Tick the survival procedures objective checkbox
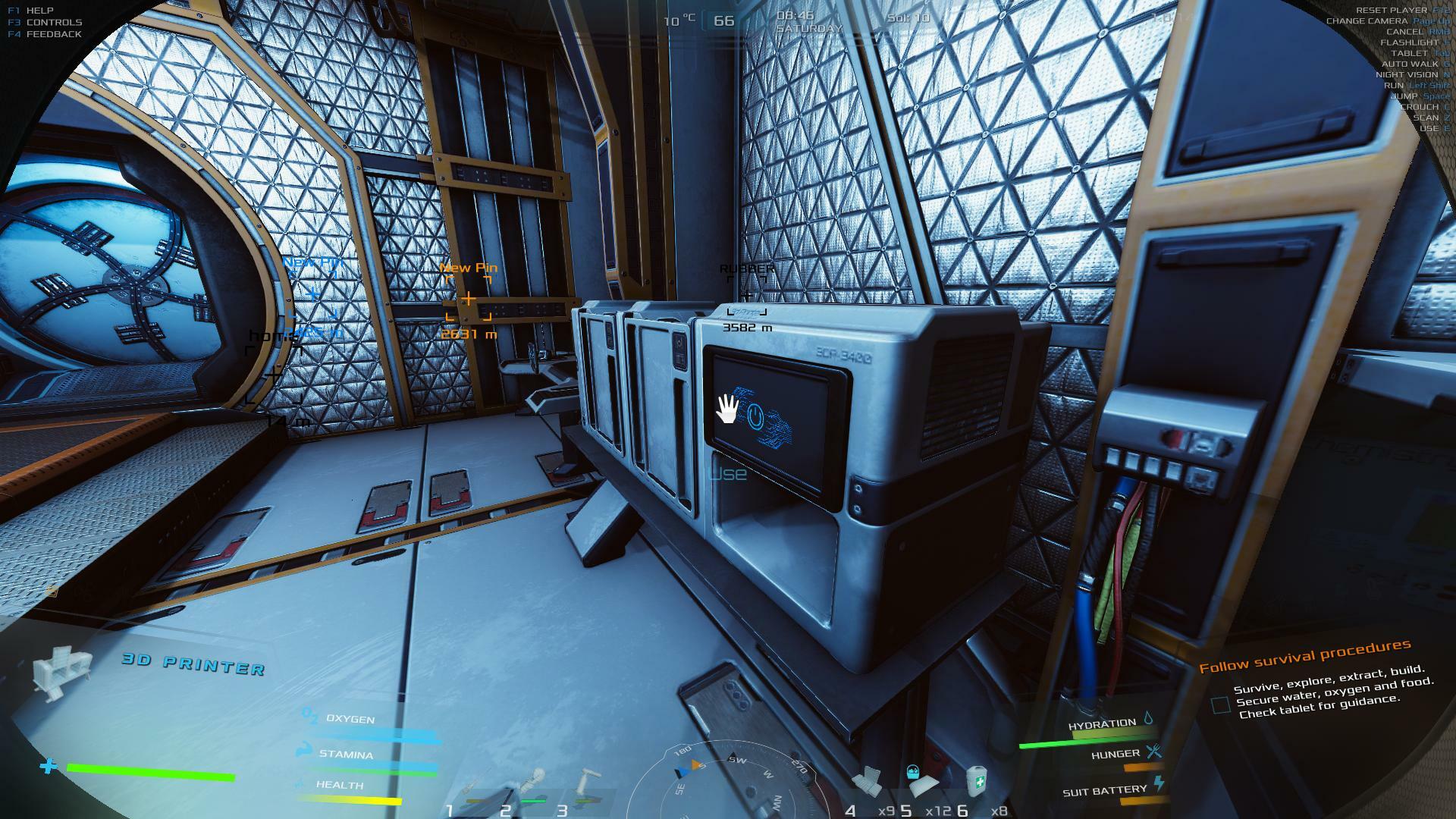 (1220, 705)
